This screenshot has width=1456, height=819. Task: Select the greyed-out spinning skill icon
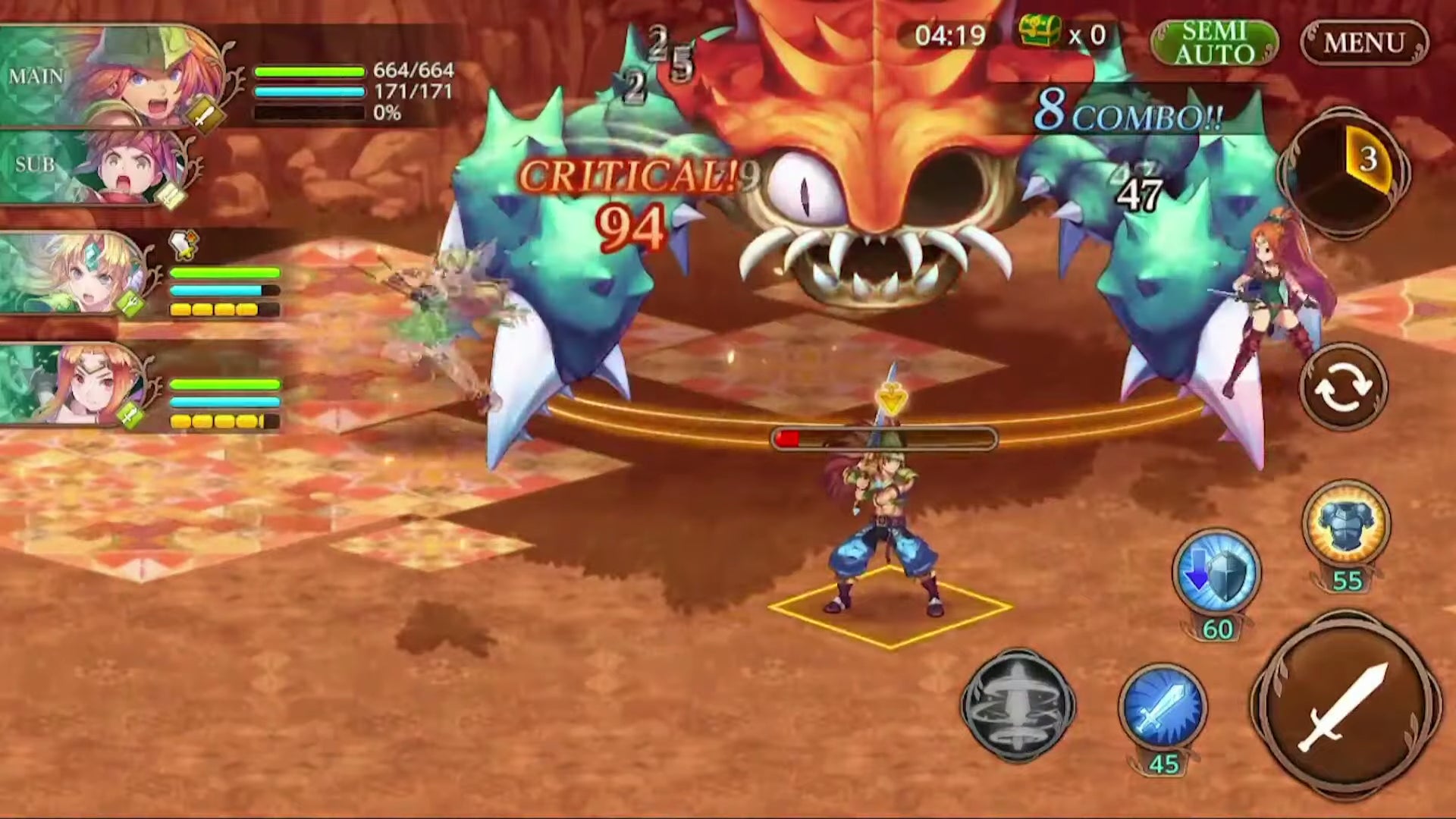pyautogui.click(x=1020, y=705)
